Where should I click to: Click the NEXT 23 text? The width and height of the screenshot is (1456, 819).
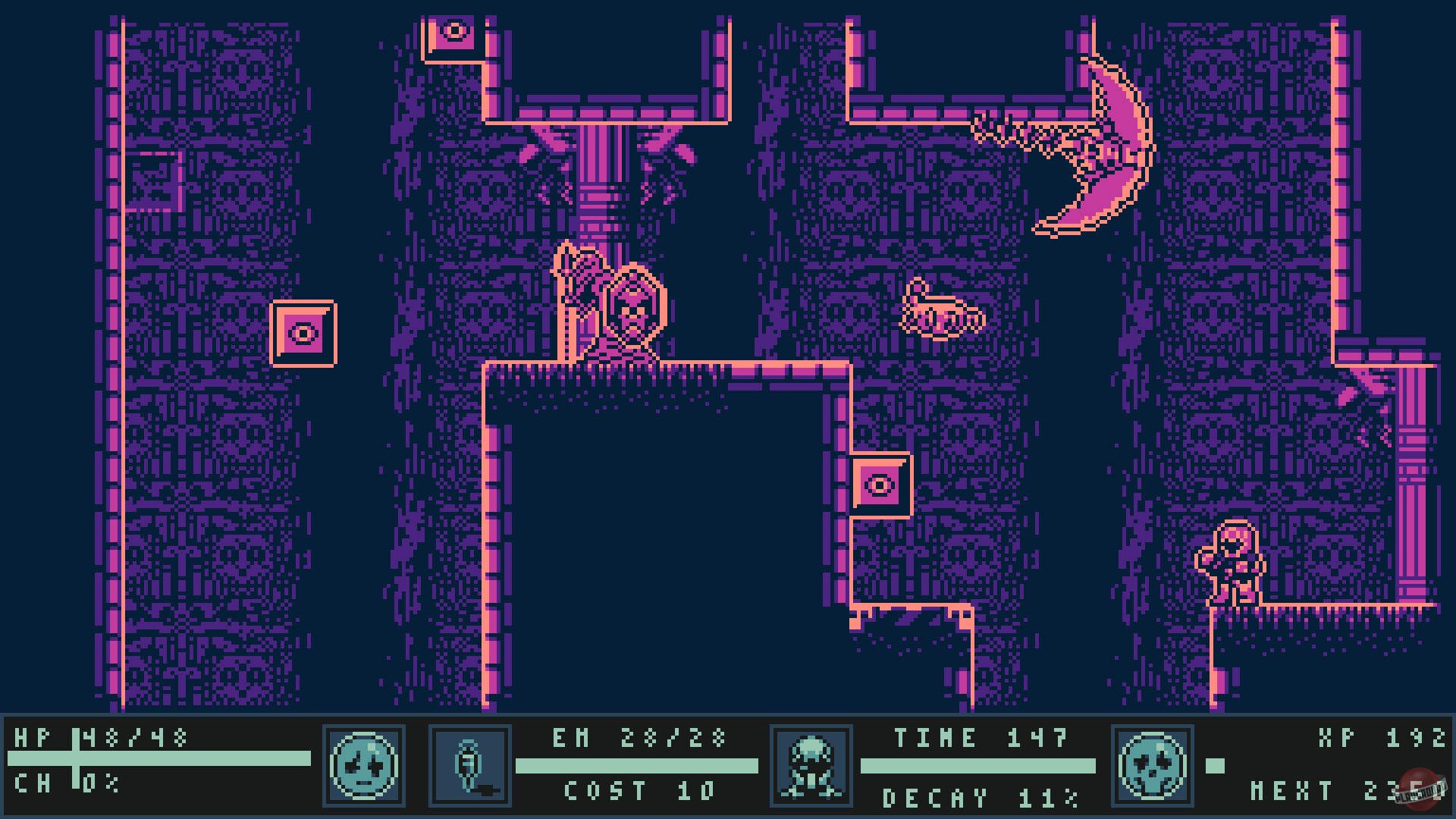(x=1357, y=790)
